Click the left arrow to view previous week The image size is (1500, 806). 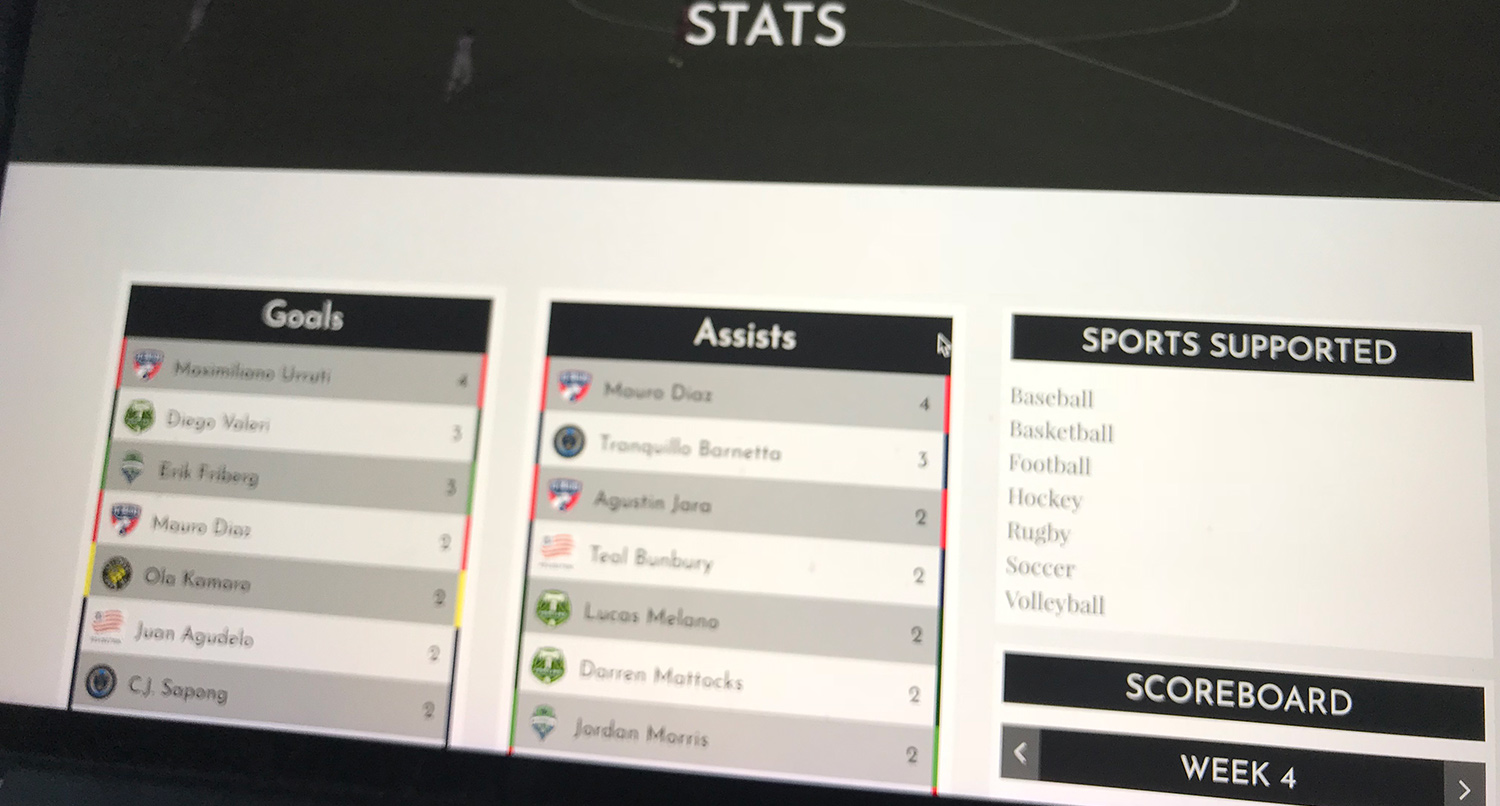pos(1022,752)
